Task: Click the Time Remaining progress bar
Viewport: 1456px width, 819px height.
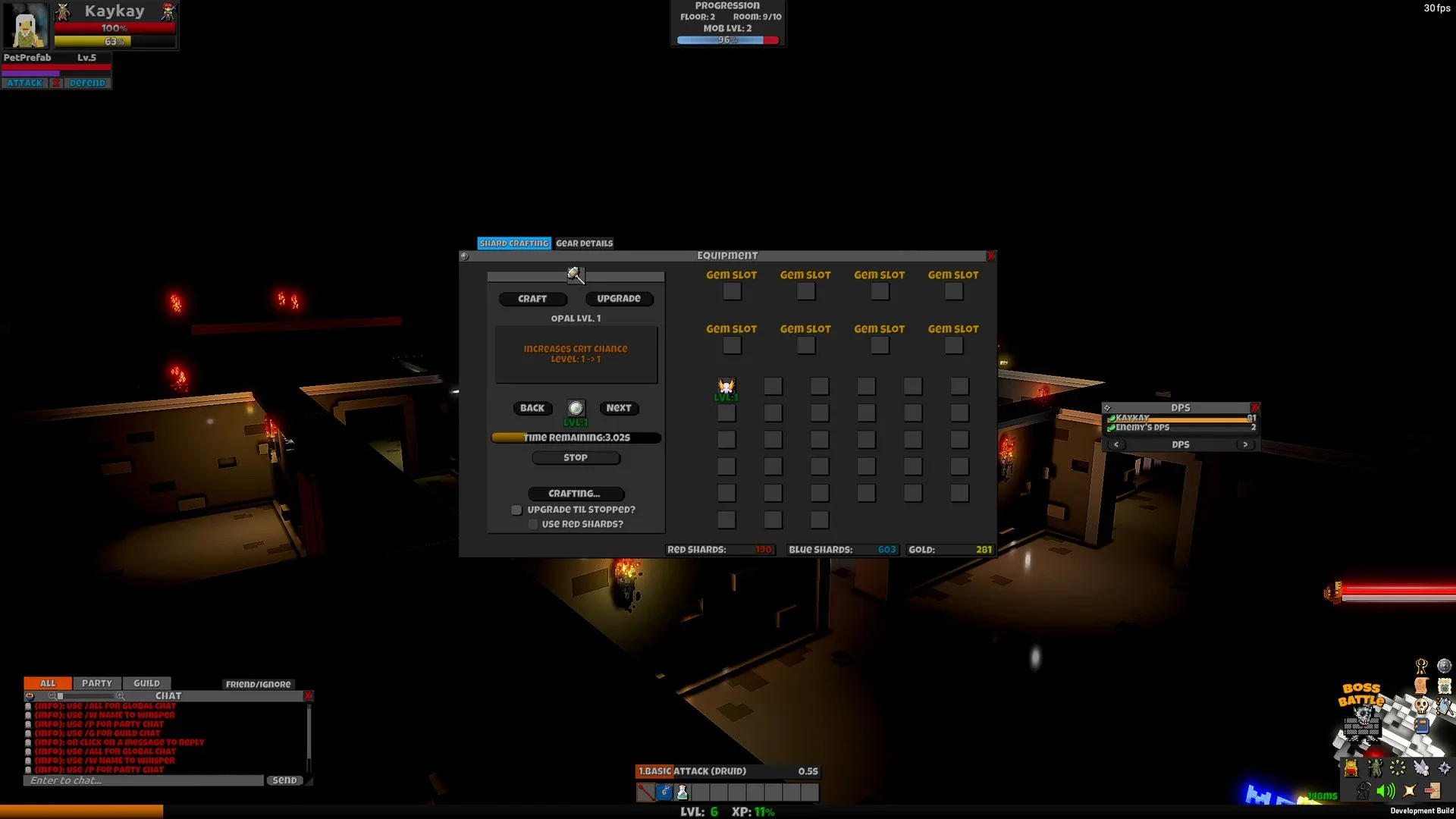Action: [576, 438]
